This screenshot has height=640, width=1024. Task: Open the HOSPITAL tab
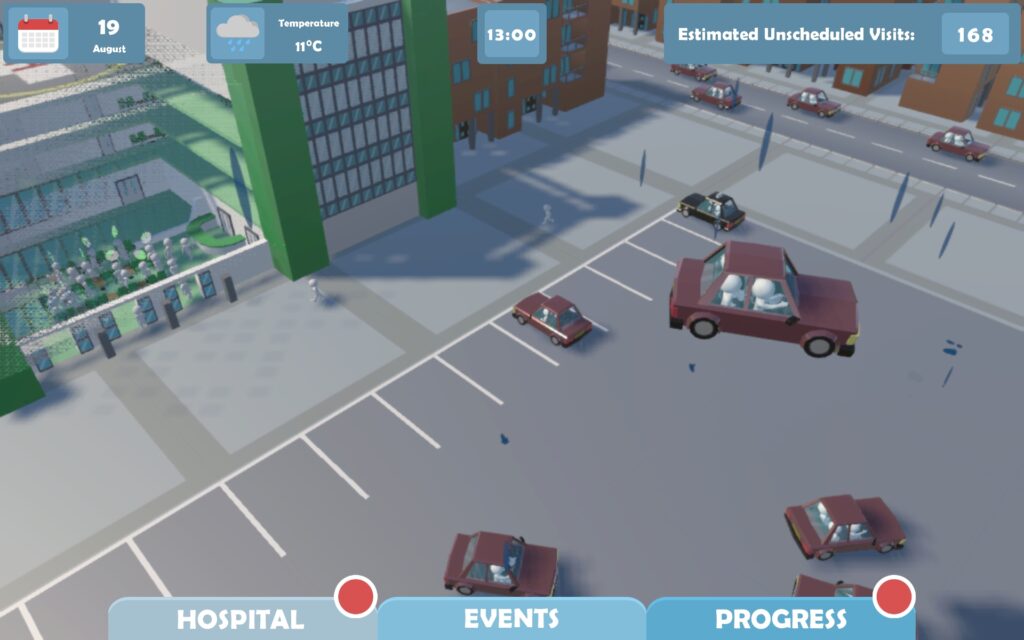pyautogui.click(x=240, y=619)
